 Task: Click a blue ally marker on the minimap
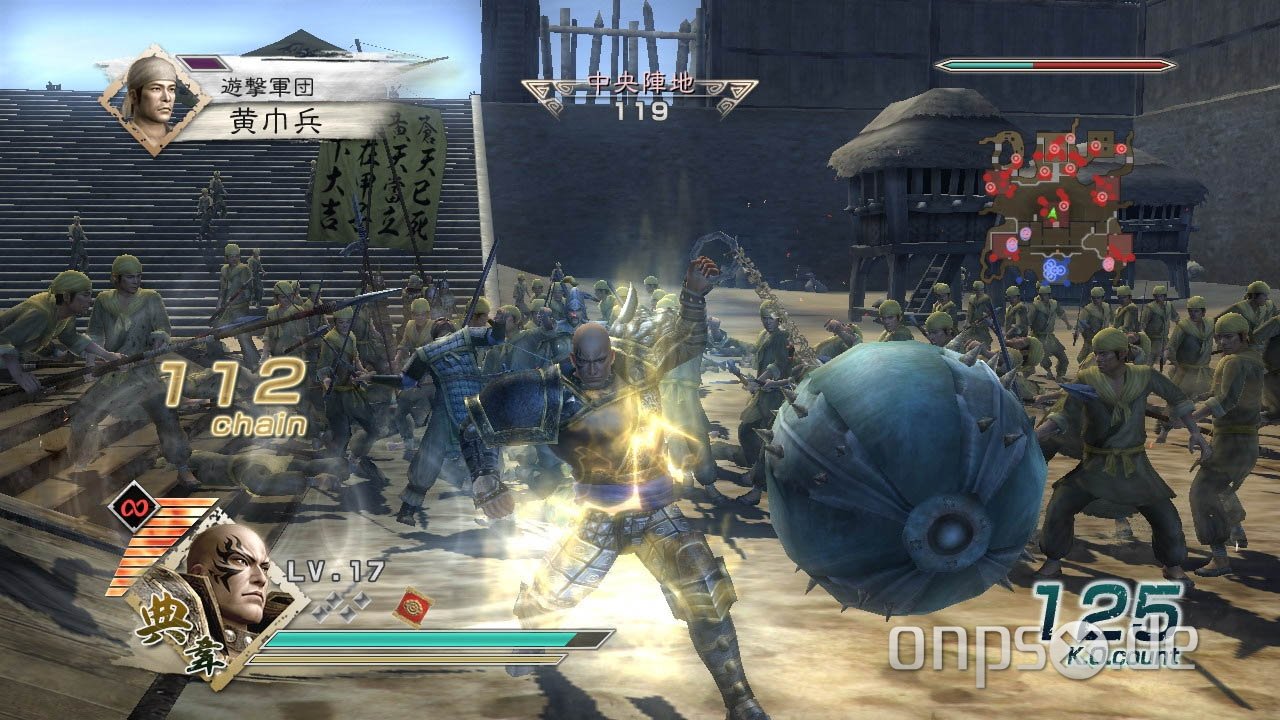[1053, 269]
